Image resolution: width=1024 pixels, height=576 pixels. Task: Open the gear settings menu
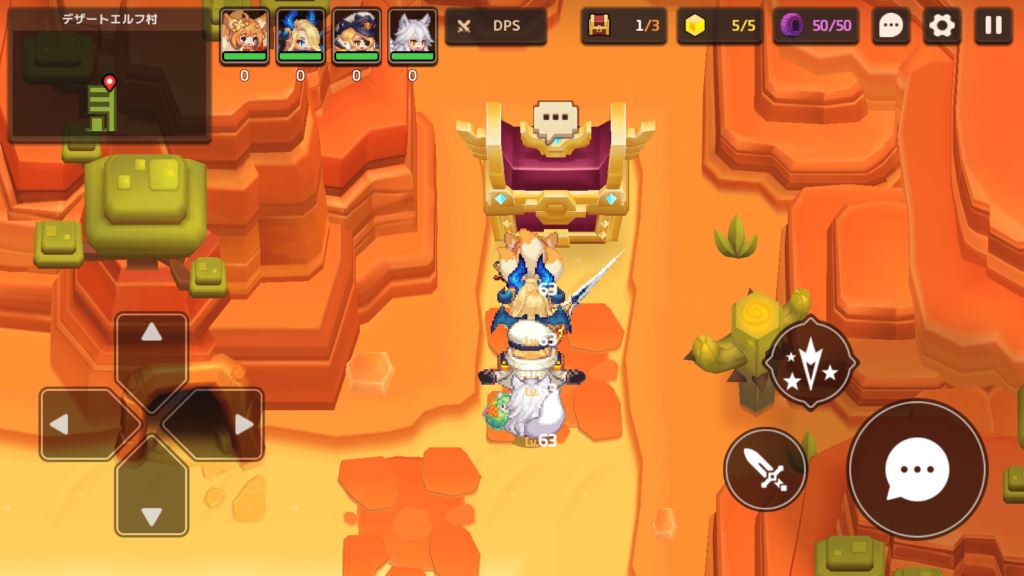point(941,26)
